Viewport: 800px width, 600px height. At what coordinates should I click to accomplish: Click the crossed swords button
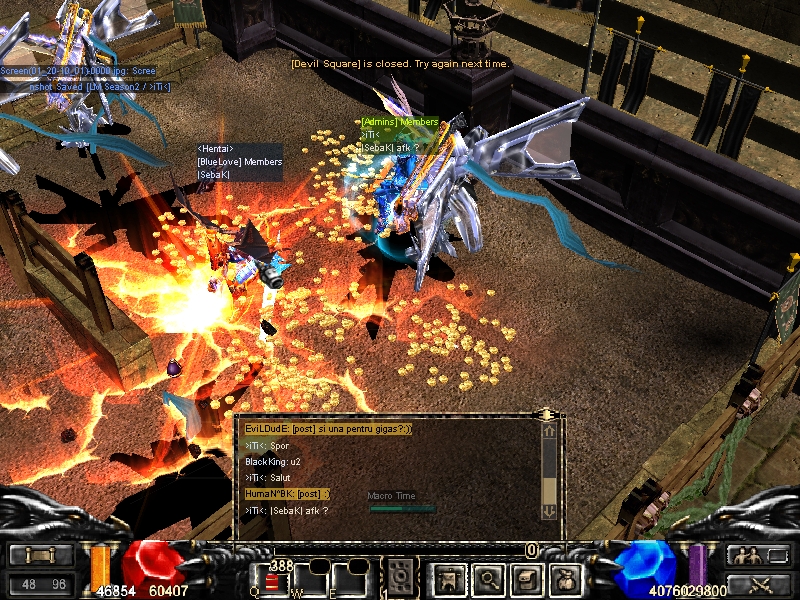[755, 584]
